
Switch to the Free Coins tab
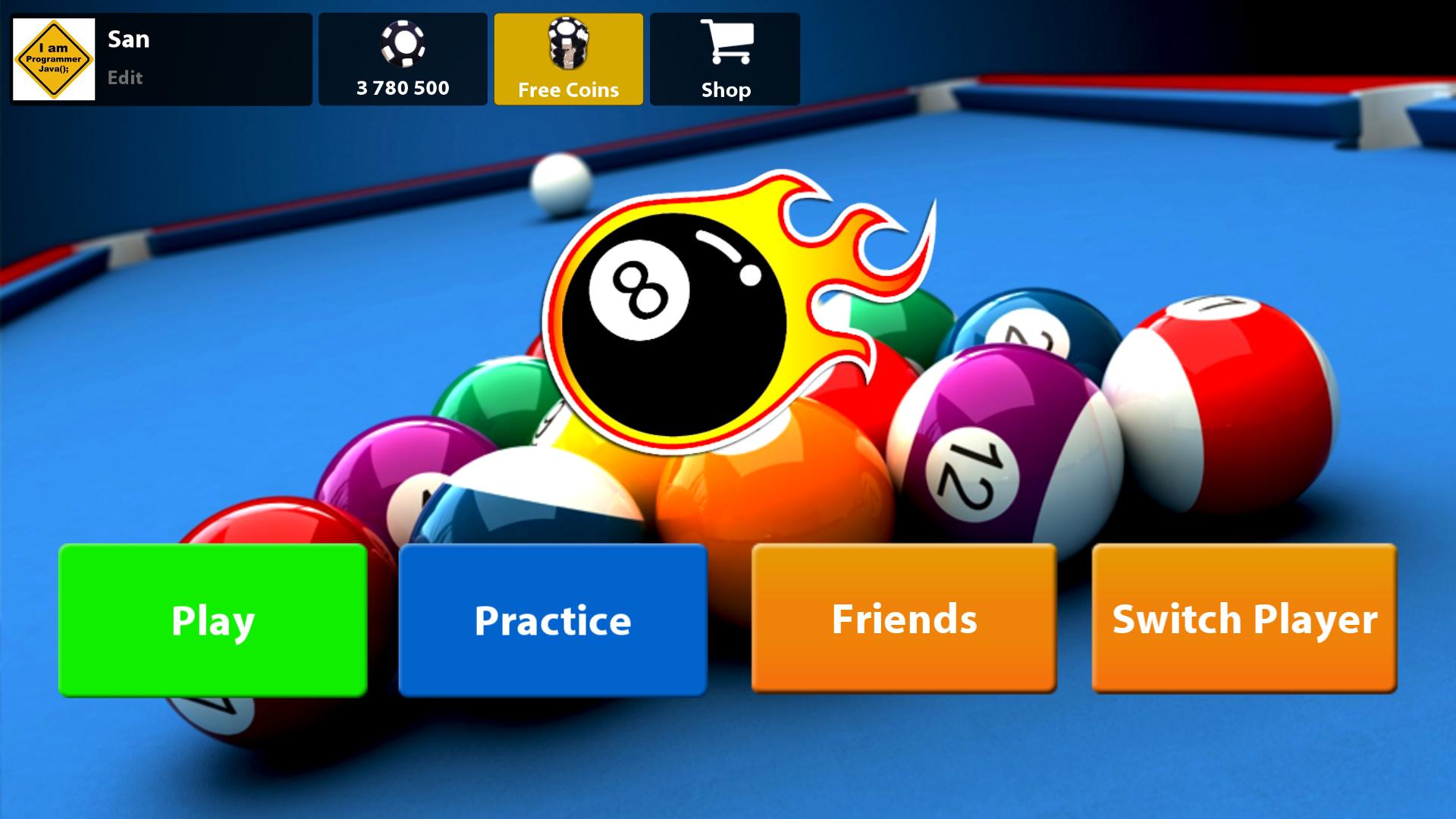[568, 59]
